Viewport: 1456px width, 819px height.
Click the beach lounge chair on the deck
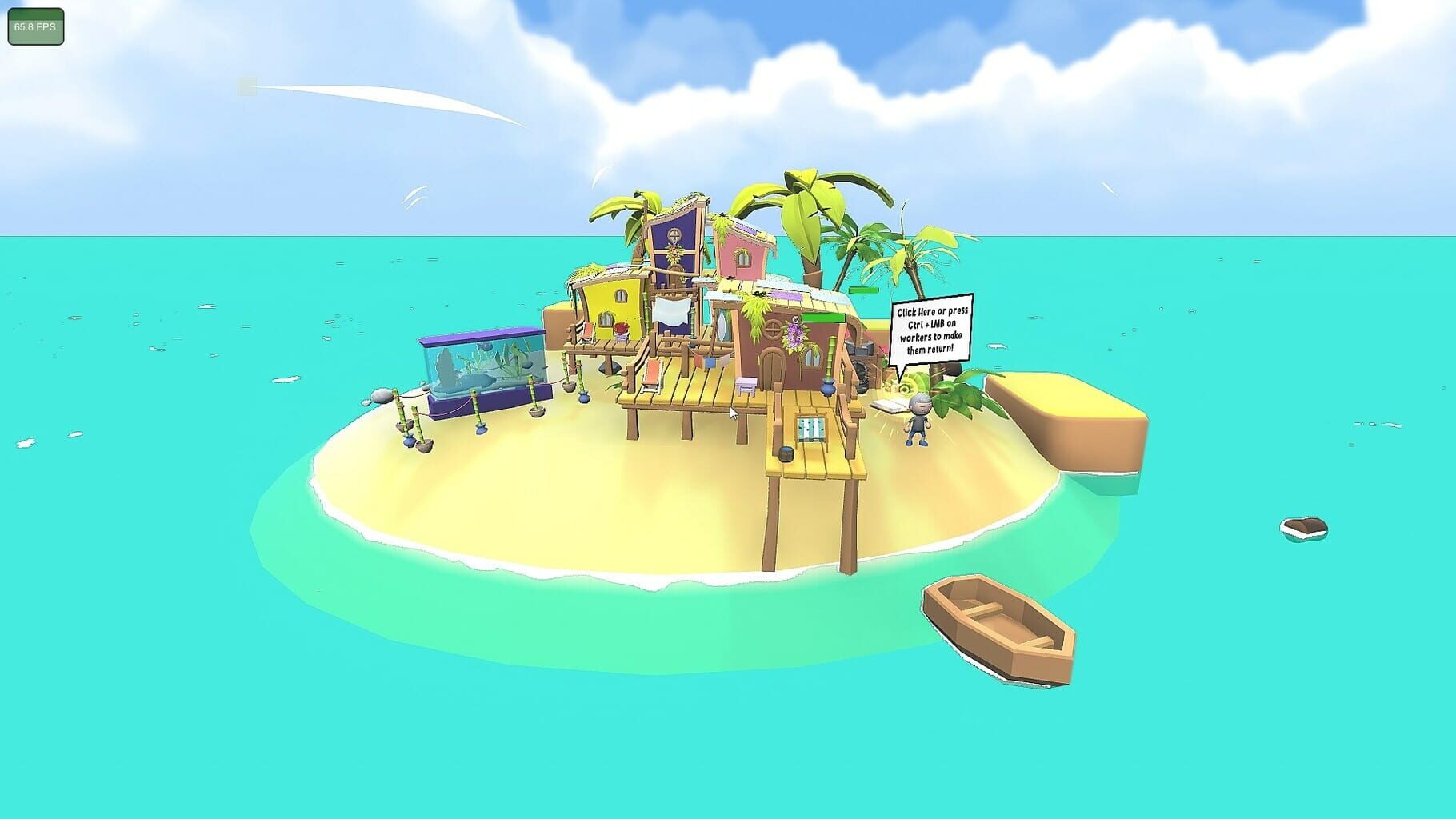pos(652,376)
